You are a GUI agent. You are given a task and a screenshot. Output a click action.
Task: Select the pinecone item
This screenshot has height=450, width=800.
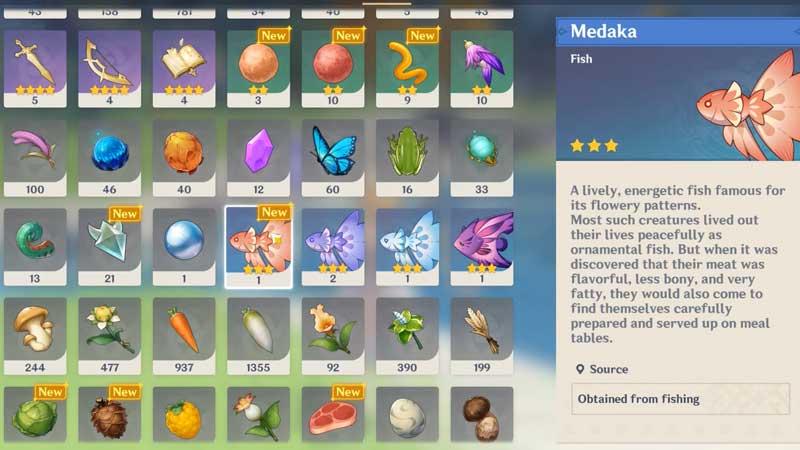click(x=110, y=415)
